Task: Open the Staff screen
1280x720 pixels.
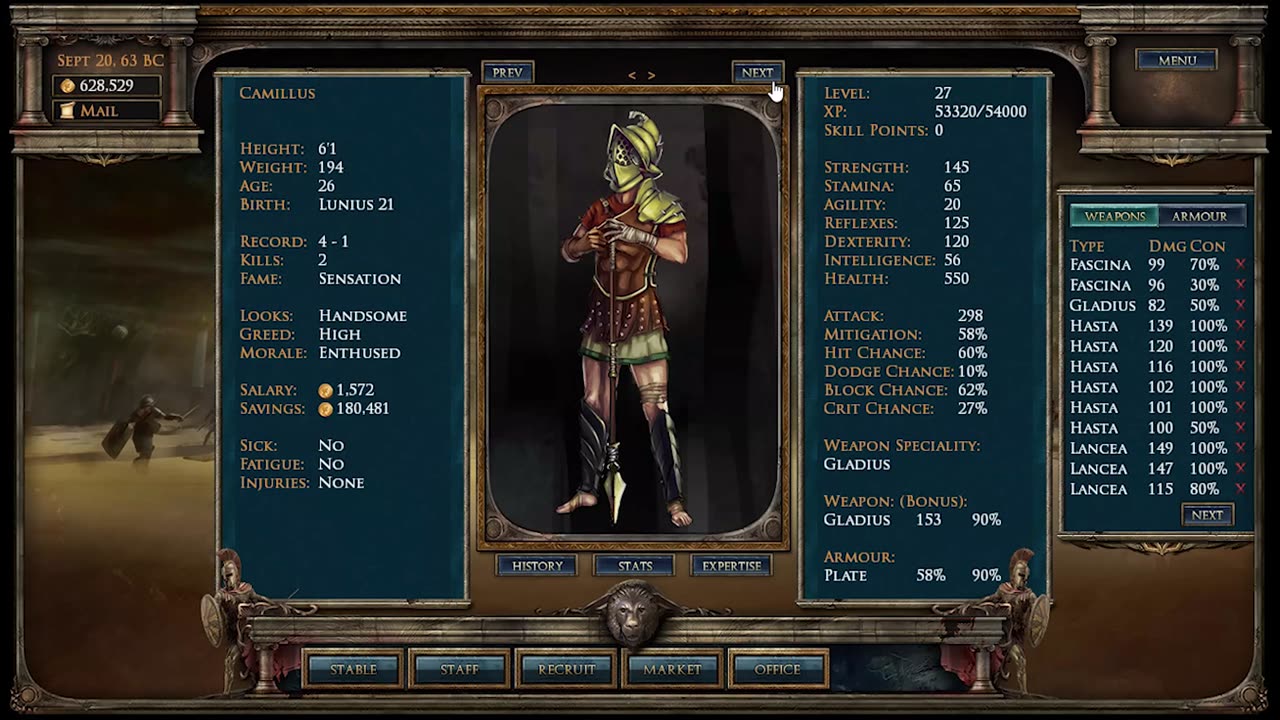Action: (x=460, y=669)
